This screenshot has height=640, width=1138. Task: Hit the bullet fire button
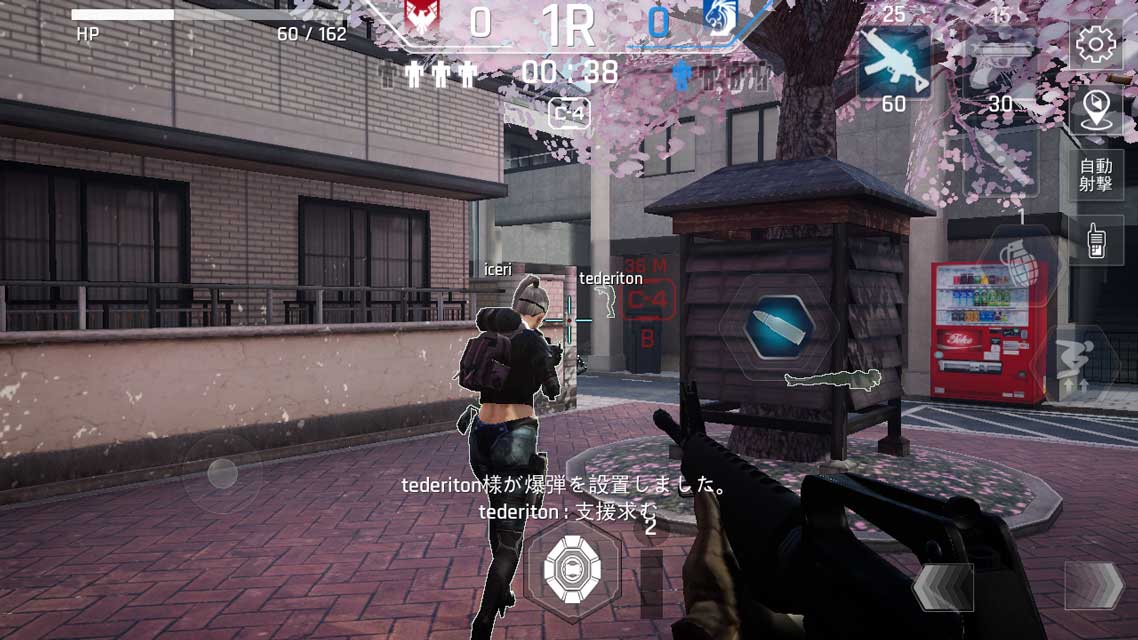[x=779, y=324]
